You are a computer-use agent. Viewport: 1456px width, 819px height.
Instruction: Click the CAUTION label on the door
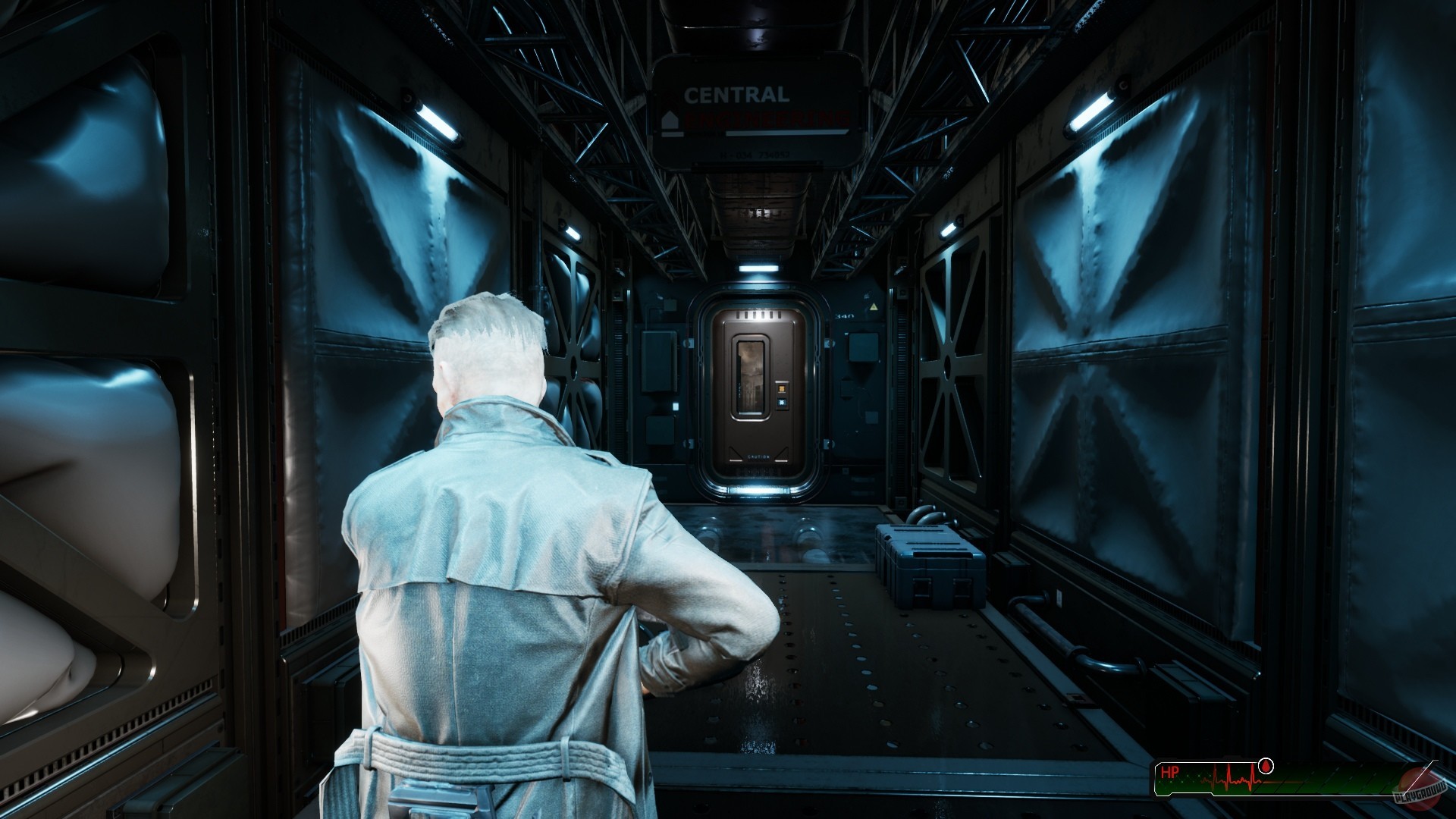point(758,457)
